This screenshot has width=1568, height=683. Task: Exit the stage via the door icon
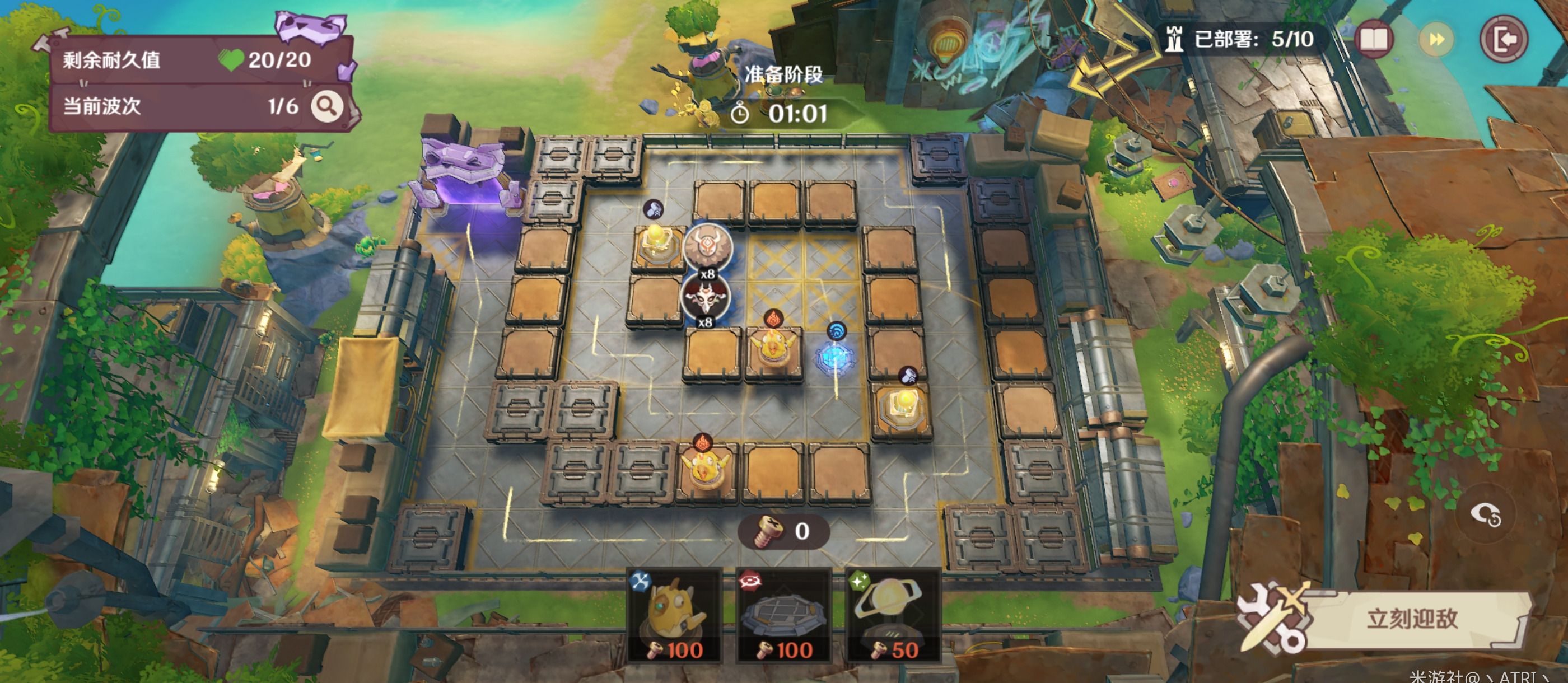click(x=1504, y=40)
